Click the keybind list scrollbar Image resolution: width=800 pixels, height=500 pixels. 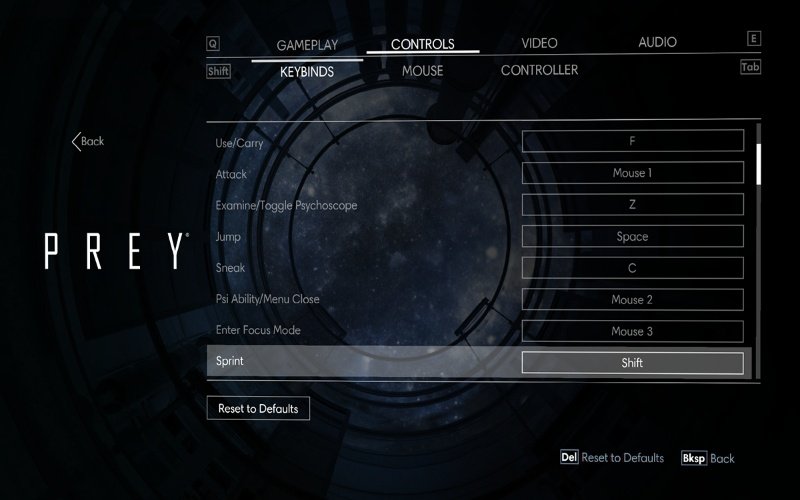click(x=759, y=250)
